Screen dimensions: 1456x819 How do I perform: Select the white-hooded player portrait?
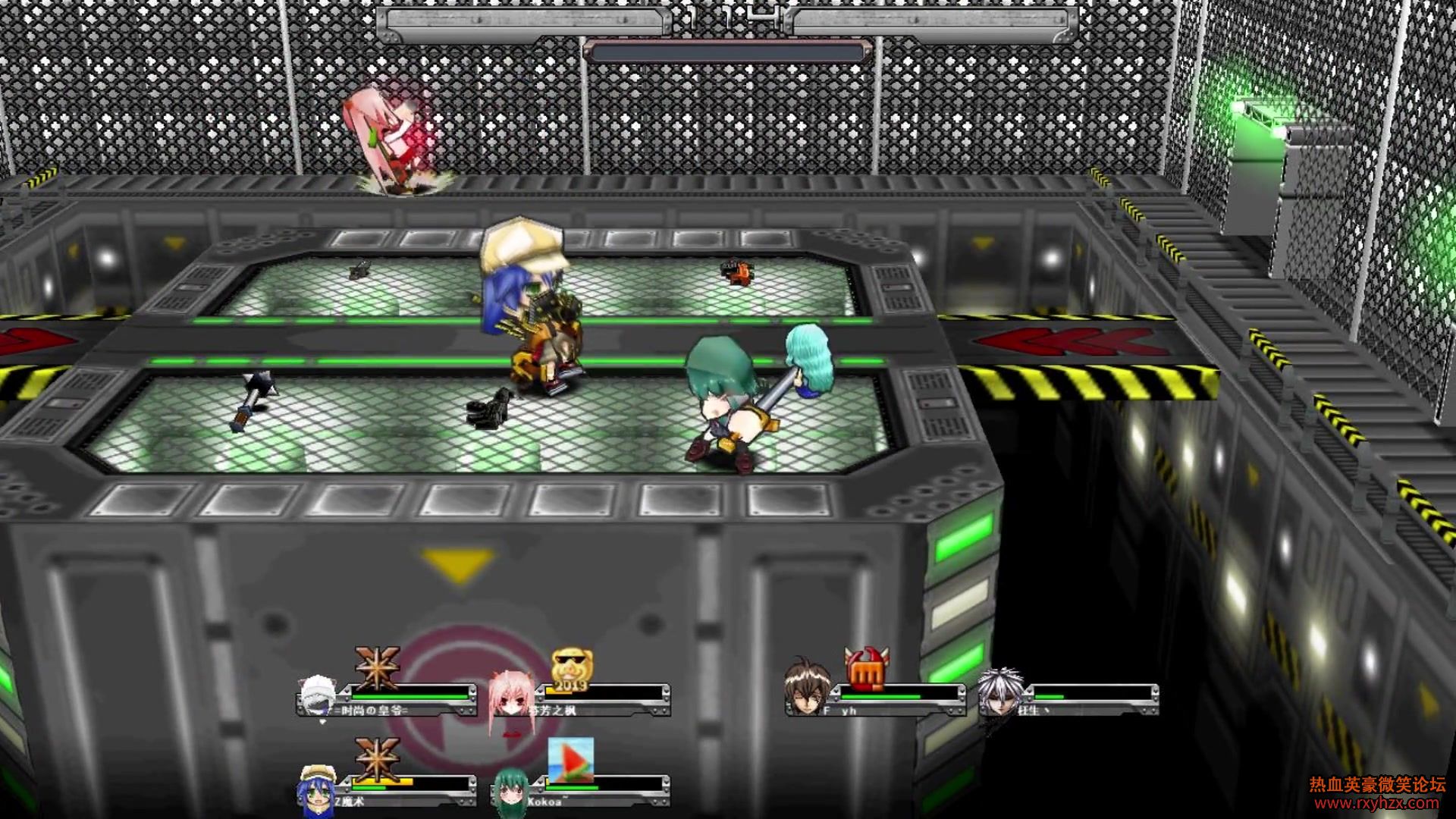317,695
